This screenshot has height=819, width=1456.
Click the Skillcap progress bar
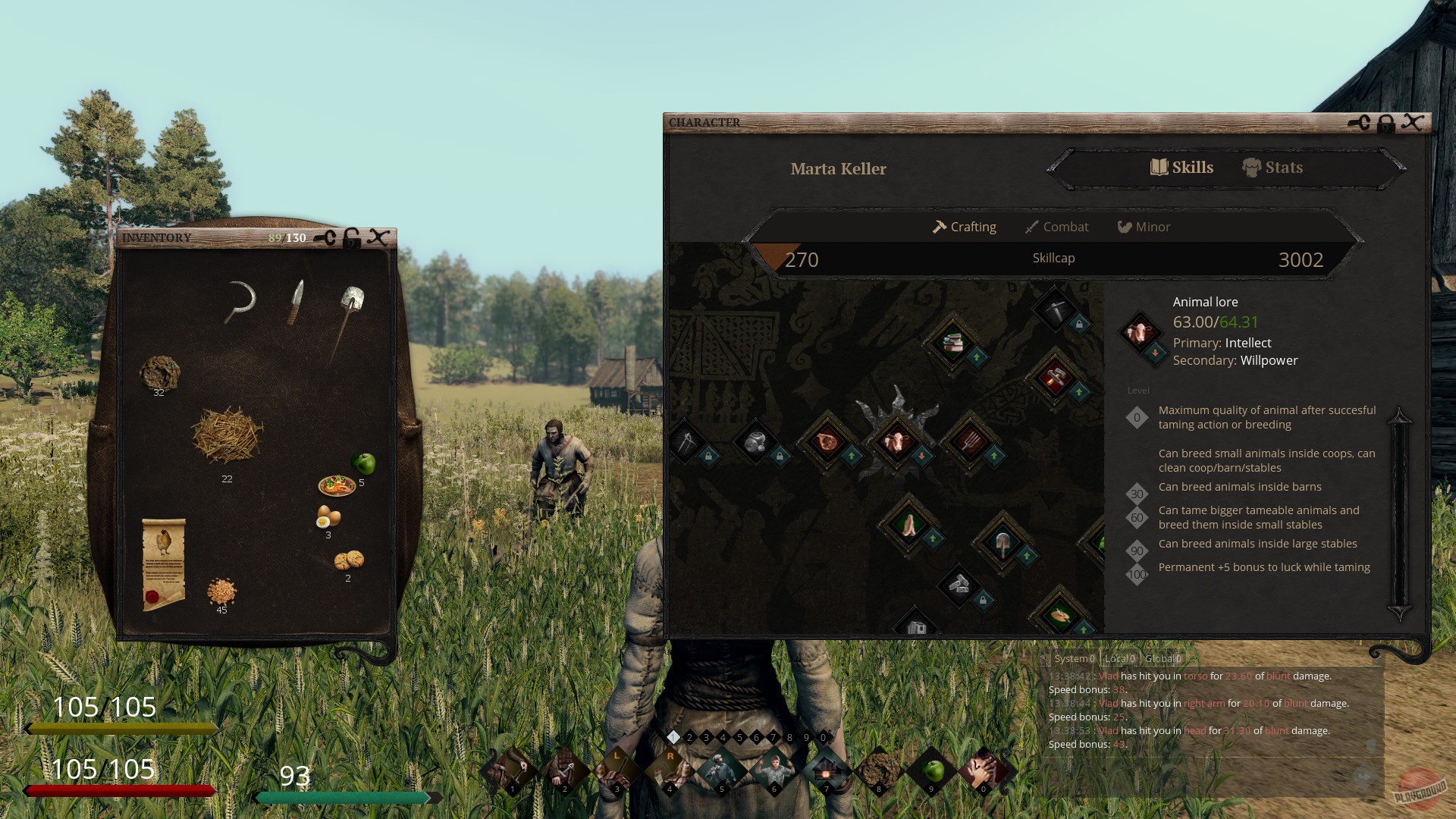1054,259
